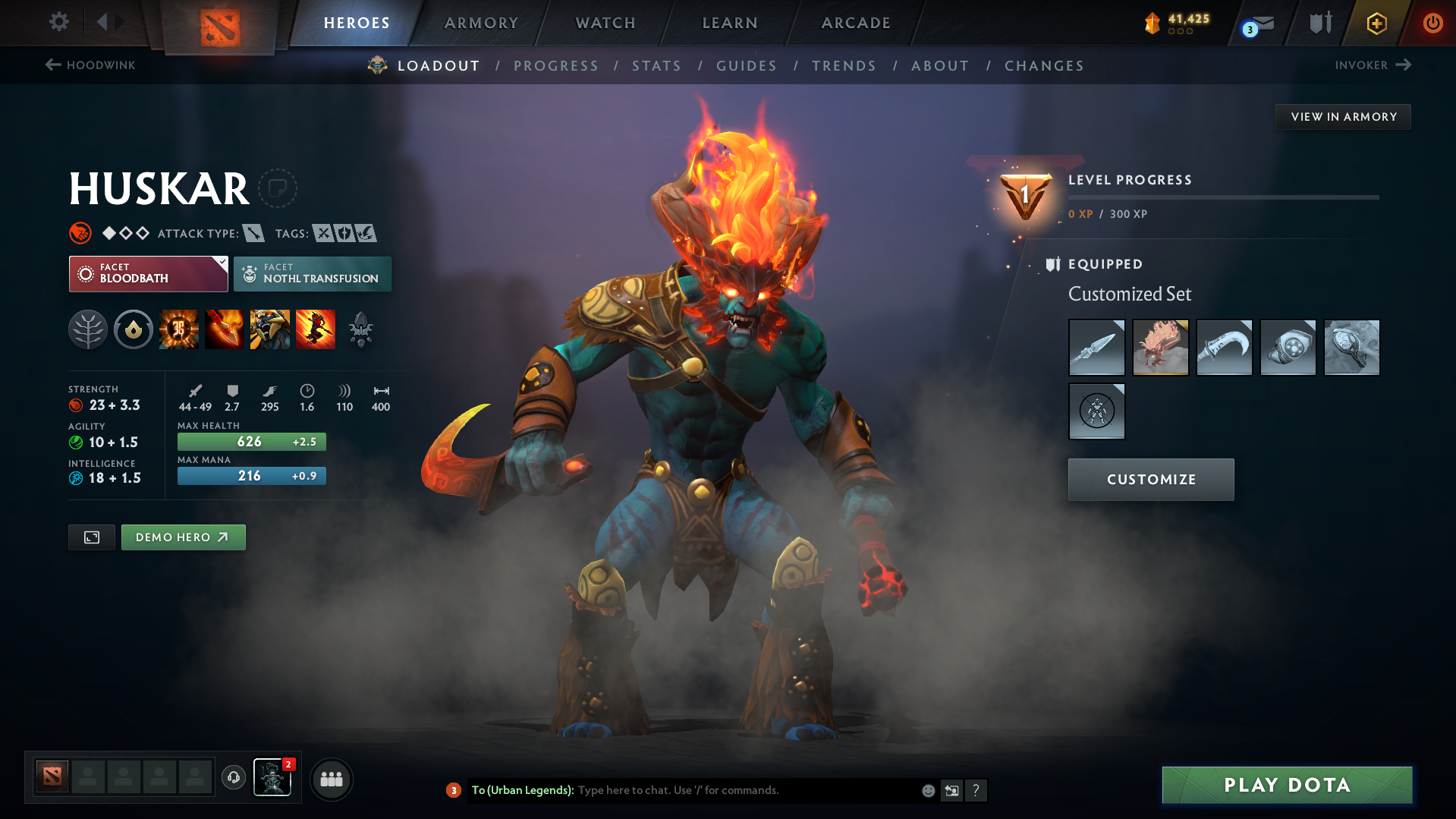Open the STATS section for Huskar
This screenshot has height=819, width=1456.
point(656,66)
